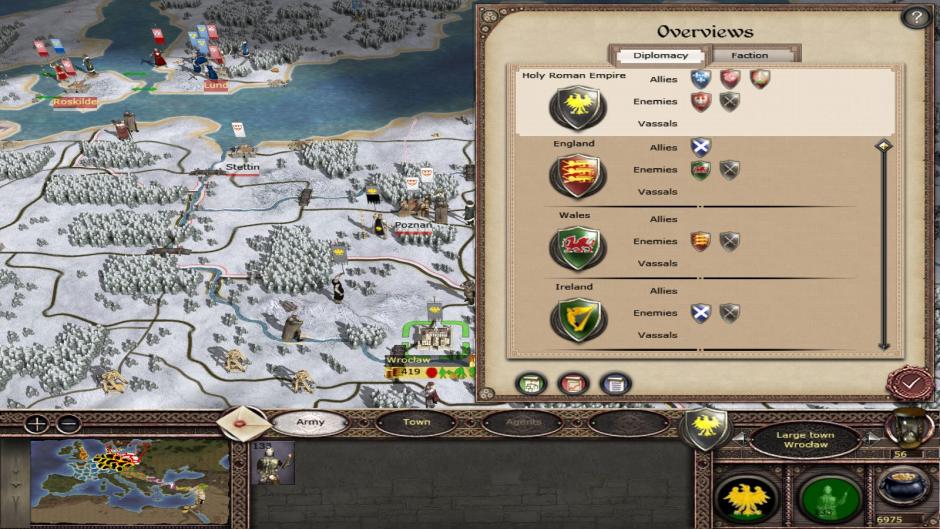Choose the Wales red dragon shield
940x529 pixels.
pos(577,247)
